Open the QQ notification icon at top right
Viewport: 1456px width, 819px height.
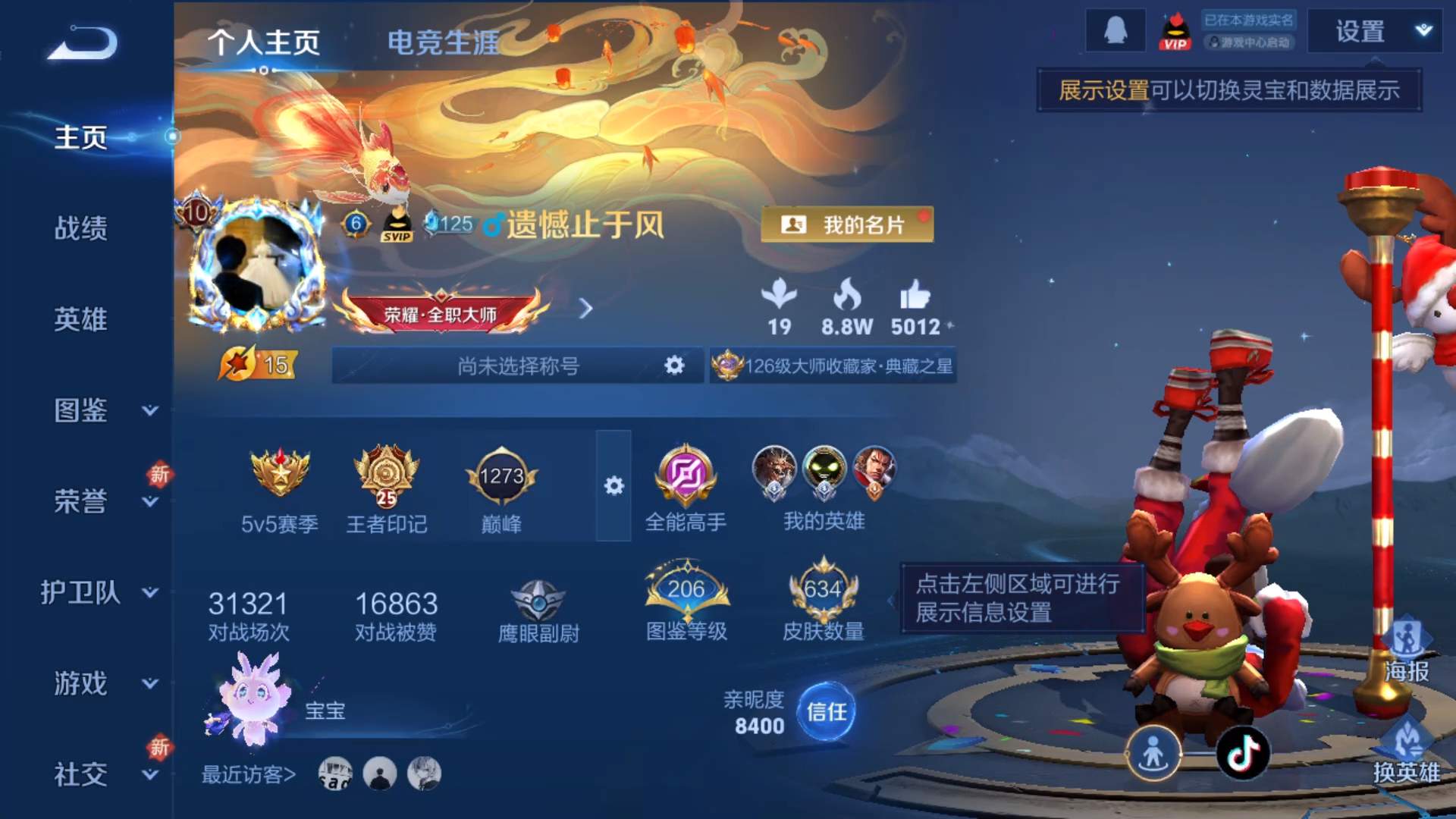click(x=1115, y=30)
